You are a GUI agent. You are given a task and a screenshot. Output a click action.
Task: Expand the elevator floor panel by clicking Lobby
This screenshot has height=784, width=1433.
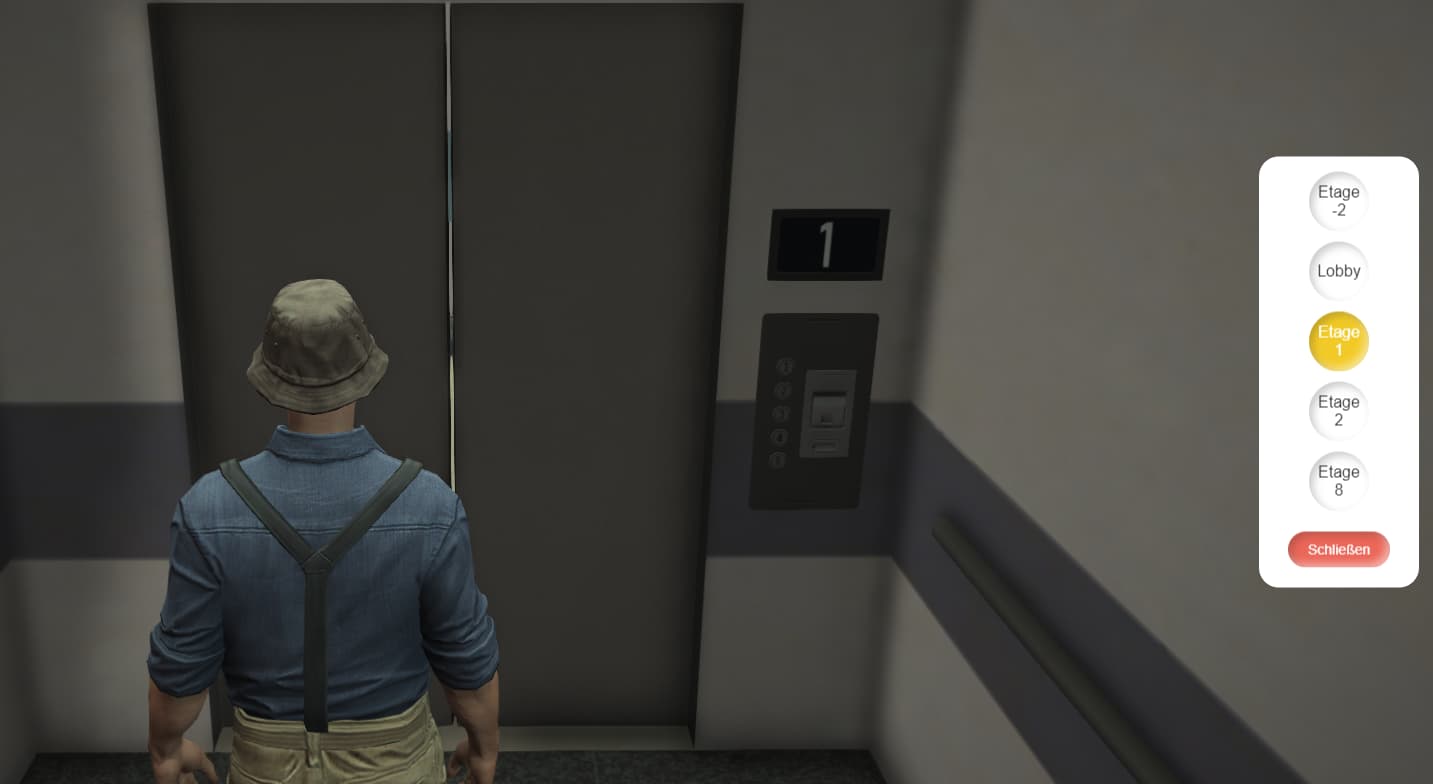click(1338, 271)
